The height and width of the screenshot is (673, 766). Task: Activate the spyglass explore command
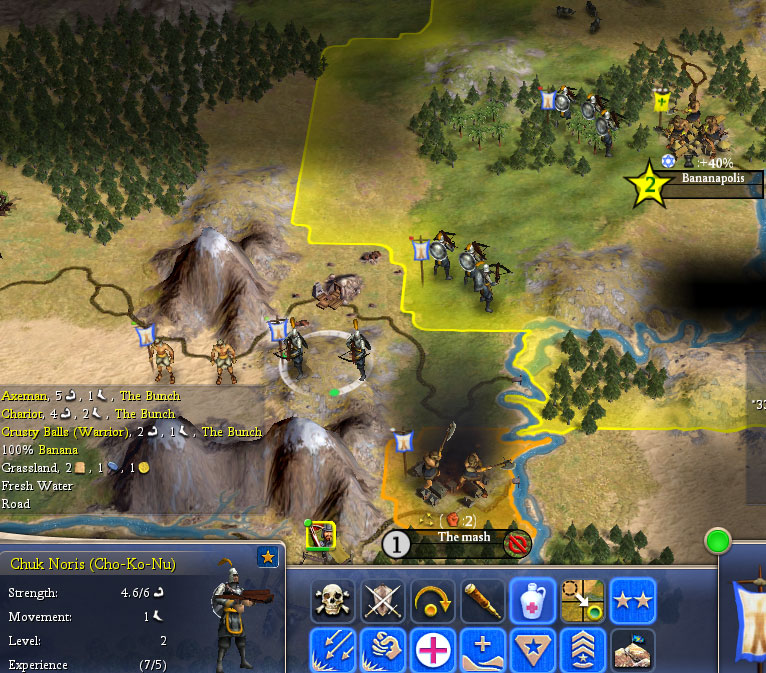484,600
